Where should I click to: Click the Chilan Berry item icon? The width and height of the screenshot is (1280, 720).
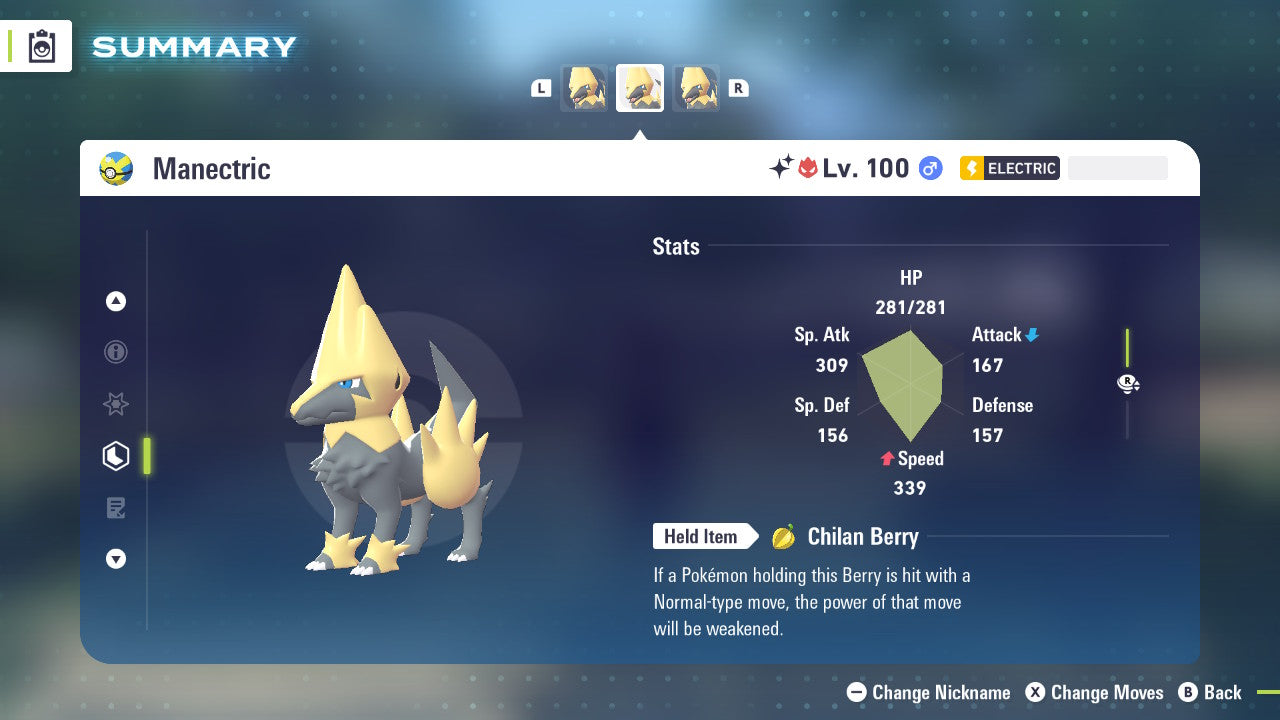pos(782,536)
